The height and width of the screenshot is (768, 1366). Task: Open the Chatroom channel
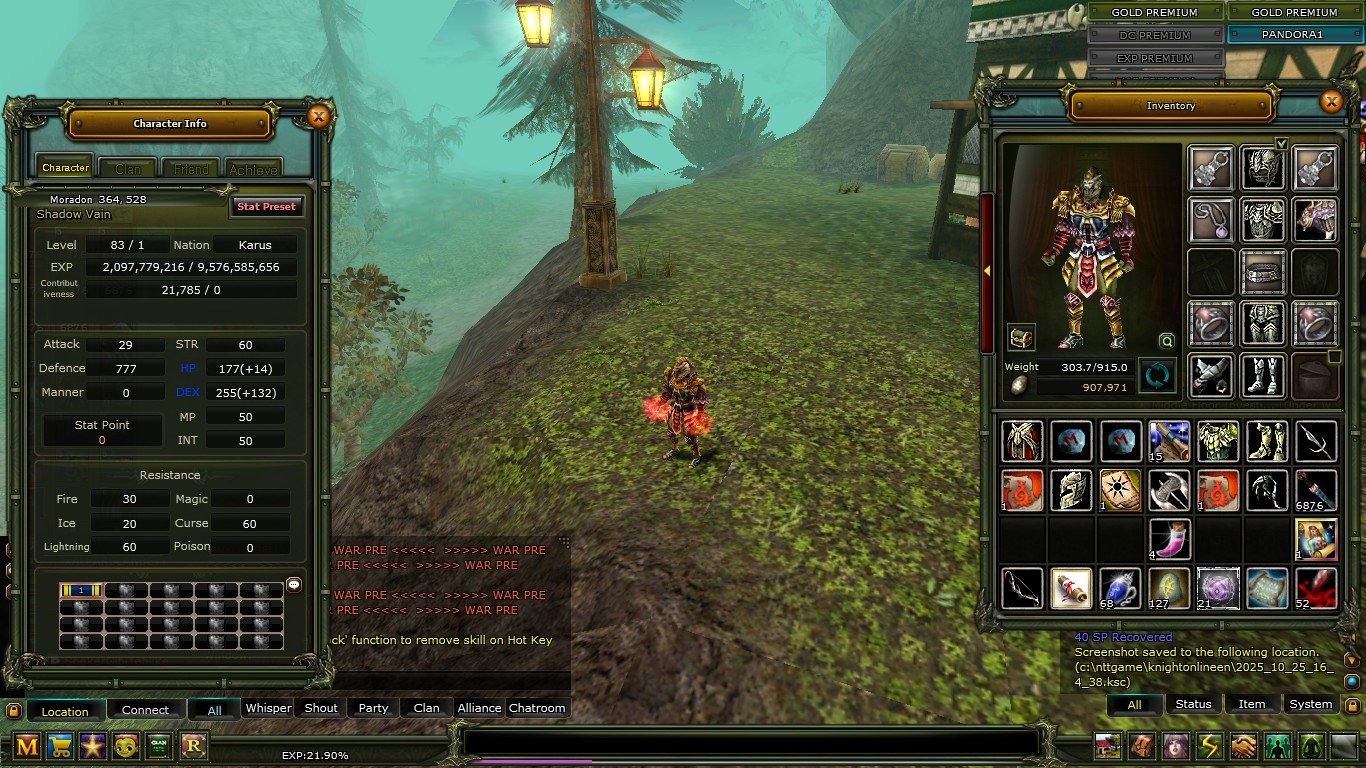tap(537, 708)
